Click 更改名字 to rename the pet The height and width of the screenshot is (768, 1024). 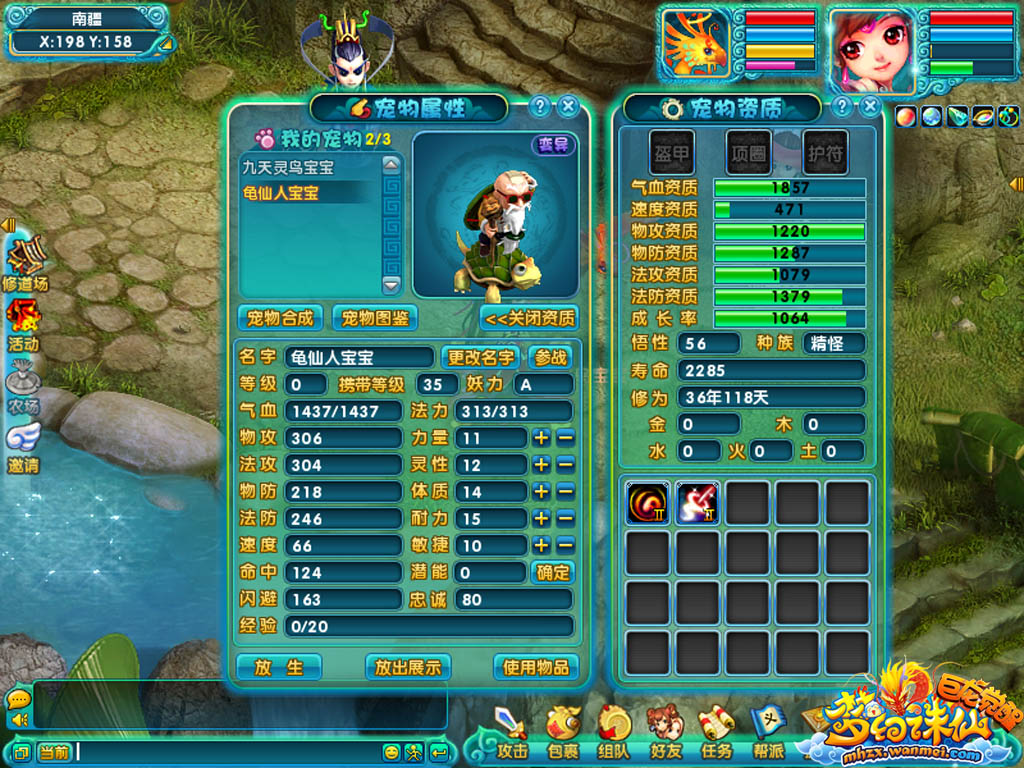480,357
